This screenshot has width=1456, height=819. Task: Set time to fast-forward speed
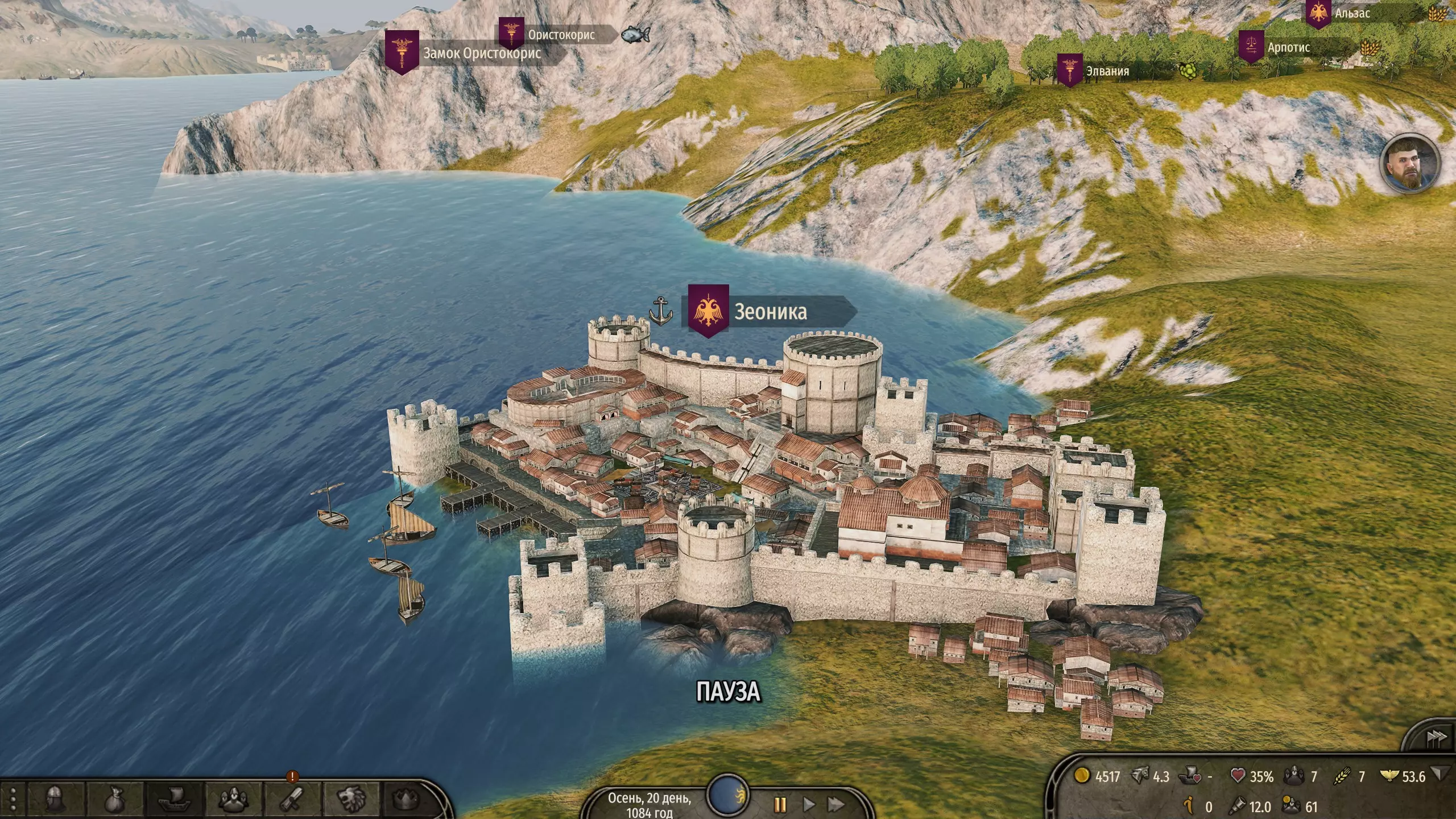pyautogui.click(x=836, y=805)
